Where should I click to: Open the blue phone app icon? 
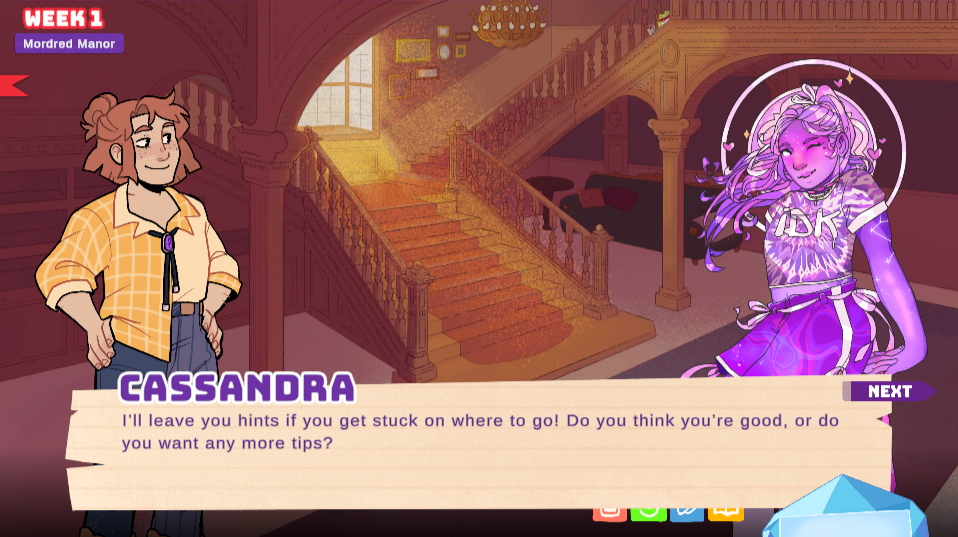[687, 511]
